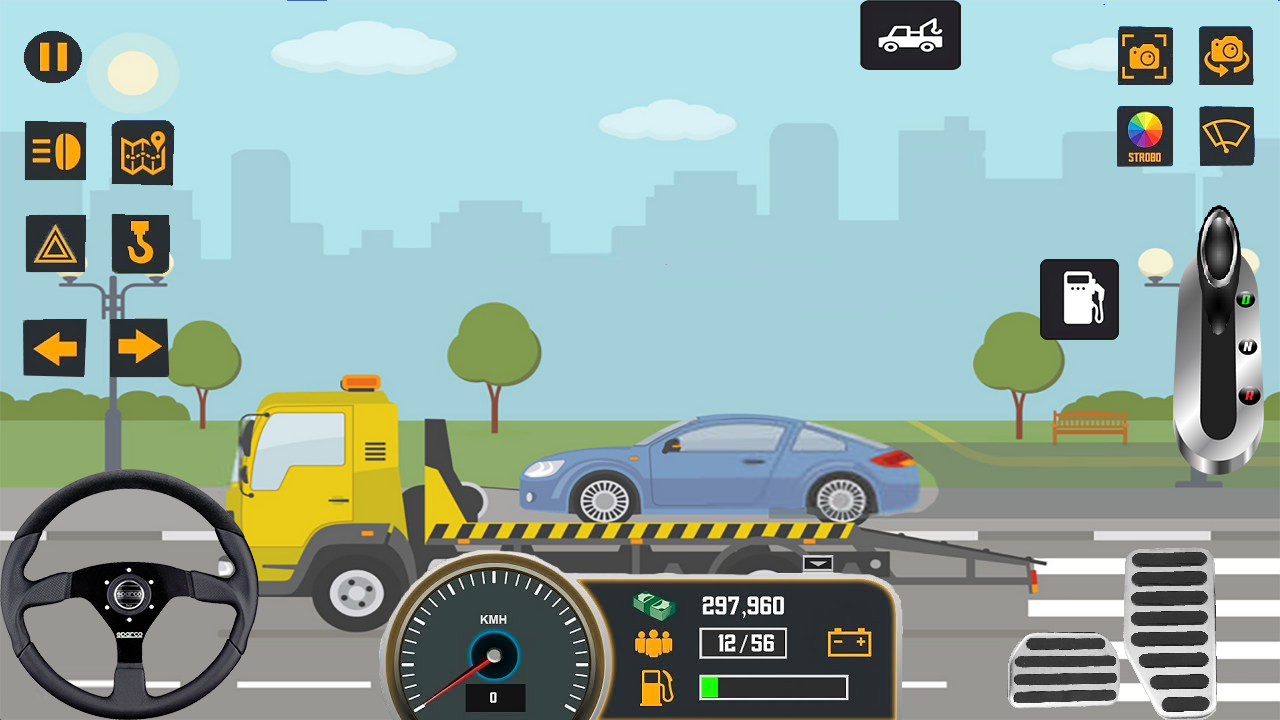Enable the STROBO lights

tap(1145, 136)
